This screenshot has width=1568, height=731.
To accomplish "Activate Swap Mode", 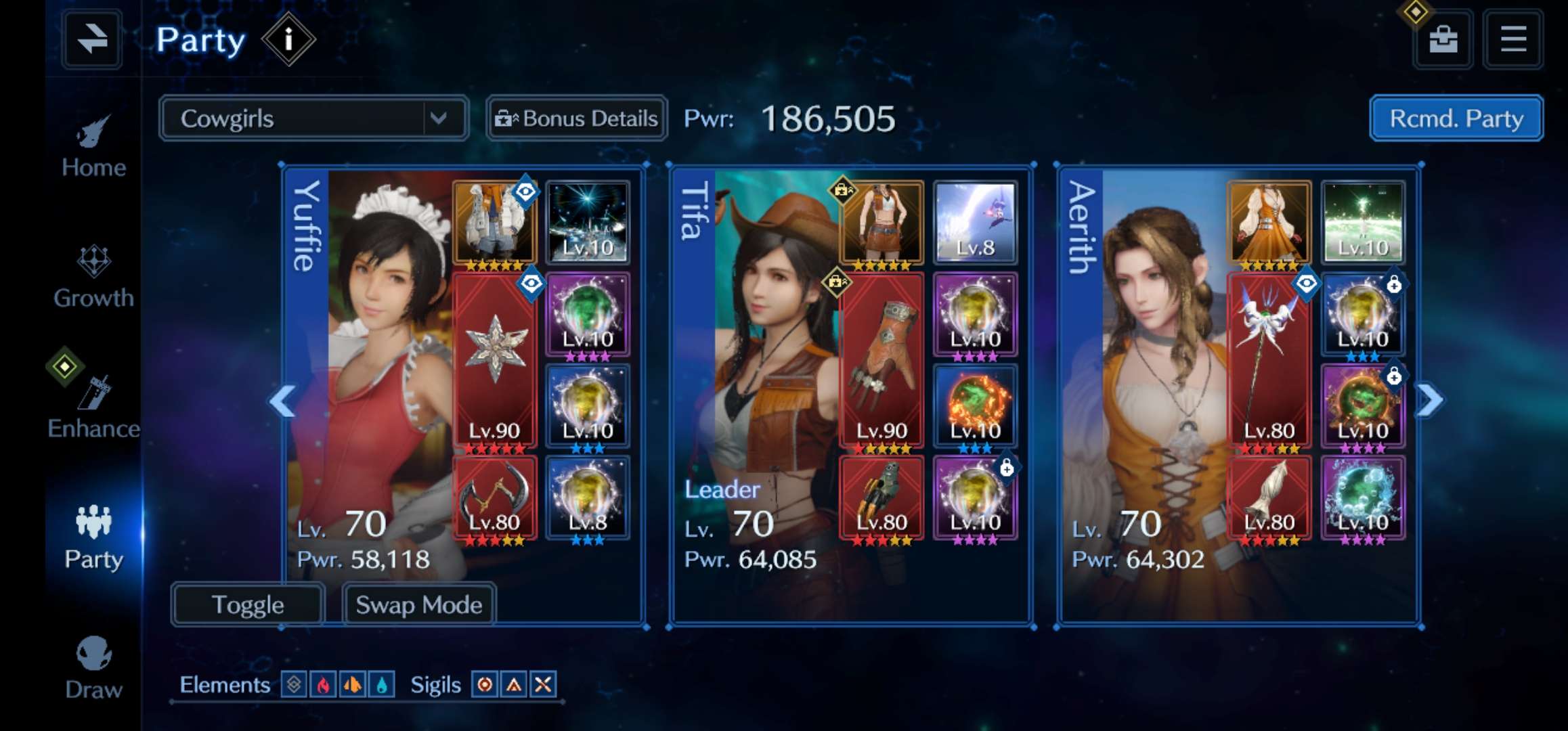I will 419,604.
